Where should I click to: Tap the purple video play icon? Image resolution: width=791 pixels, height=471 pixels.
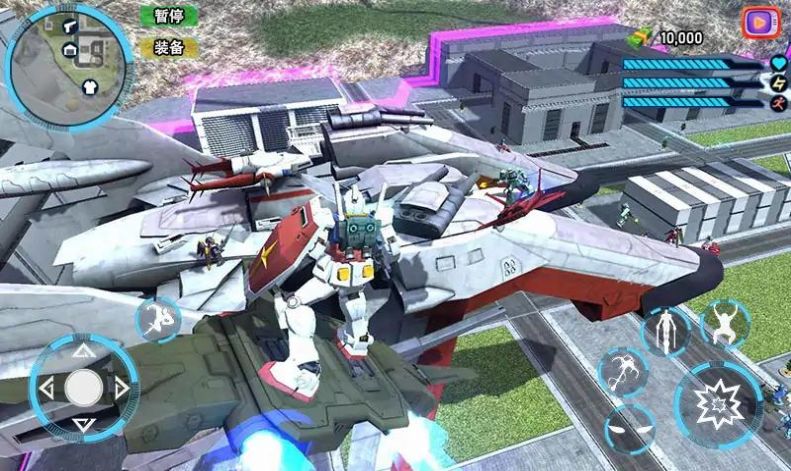click(759, 21)
